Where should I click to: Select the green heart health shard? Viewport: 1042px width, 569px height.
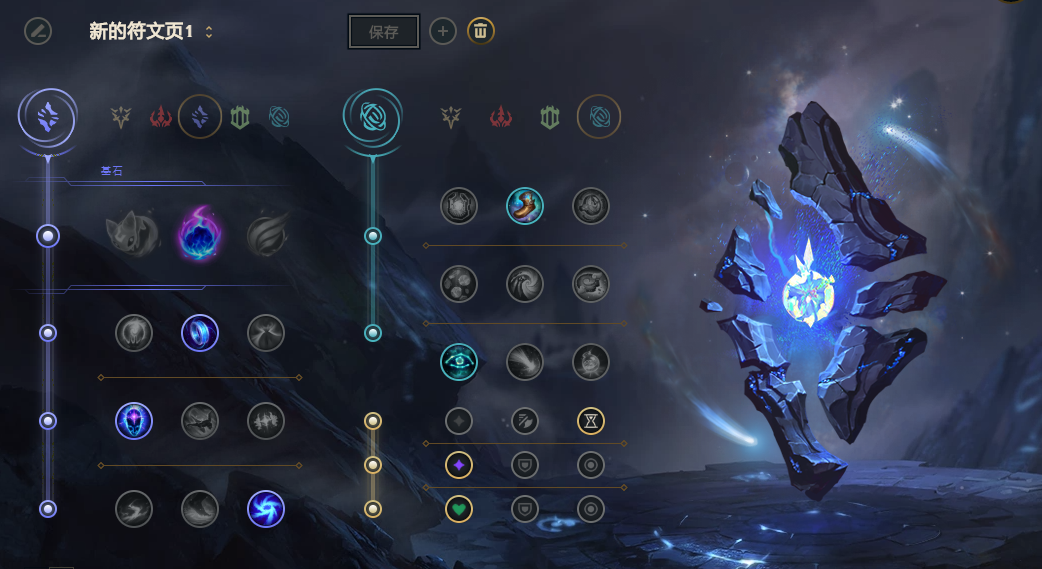pyautogui.click(x=459, y=509)
